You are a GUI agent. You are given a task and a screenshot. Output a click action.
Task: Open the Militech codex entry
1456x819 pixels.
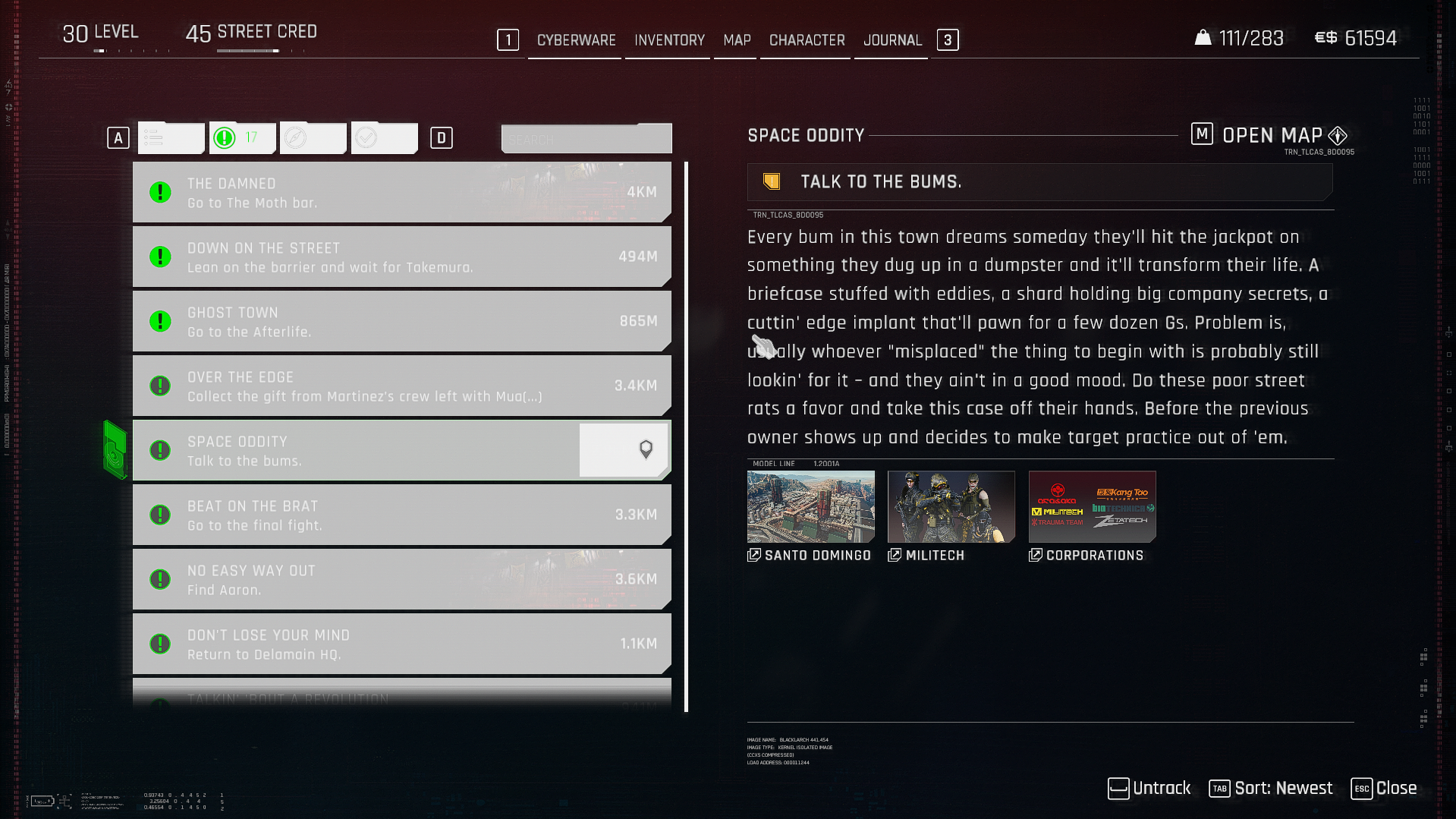click(951, 507)
